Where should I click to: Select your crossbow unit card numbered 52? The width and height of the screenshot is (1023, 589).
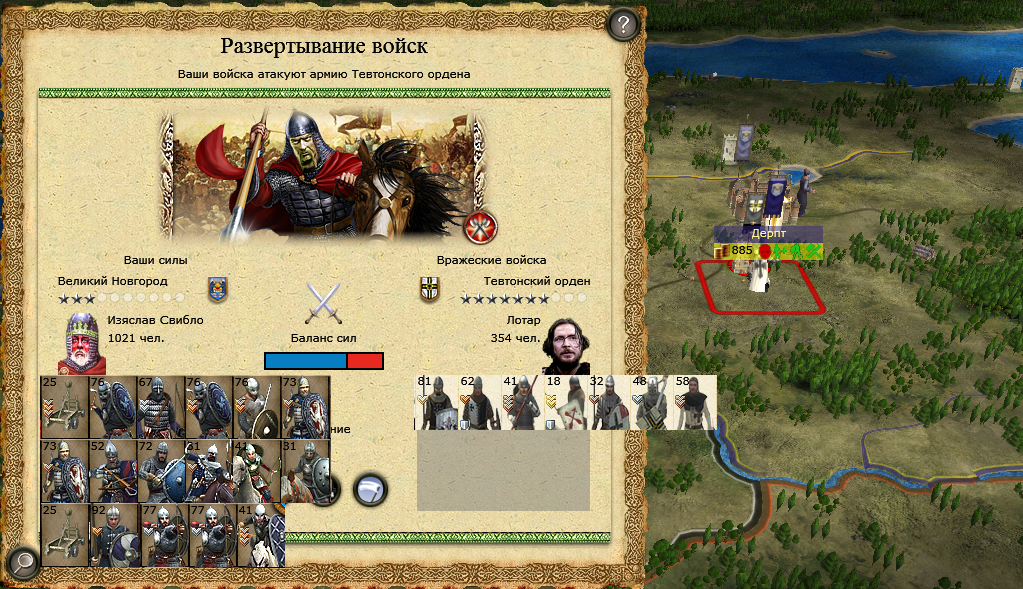tap(112, 471)
